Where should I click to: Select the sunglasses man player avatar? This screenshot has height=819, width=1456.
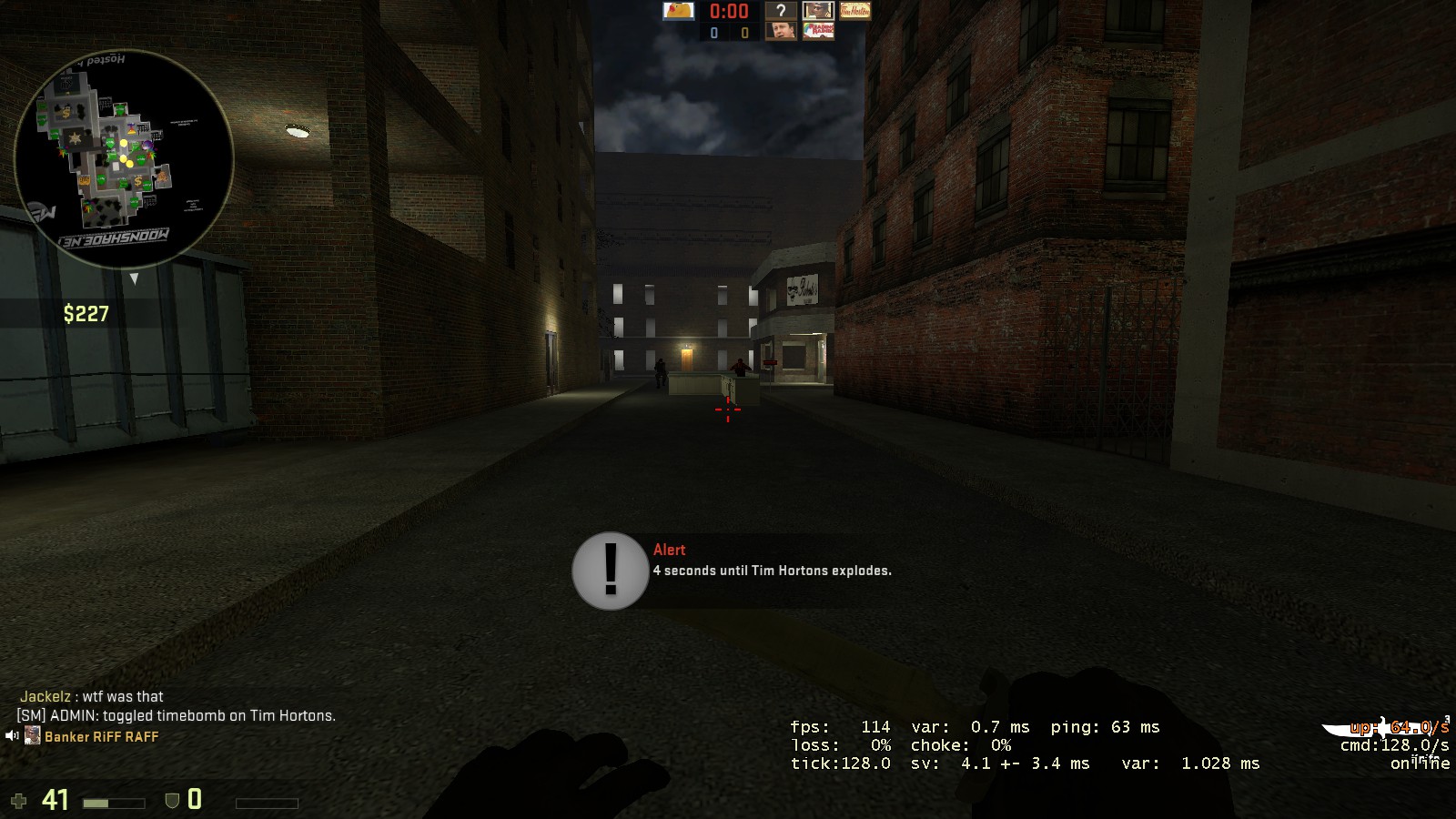[x=817, y=11]
